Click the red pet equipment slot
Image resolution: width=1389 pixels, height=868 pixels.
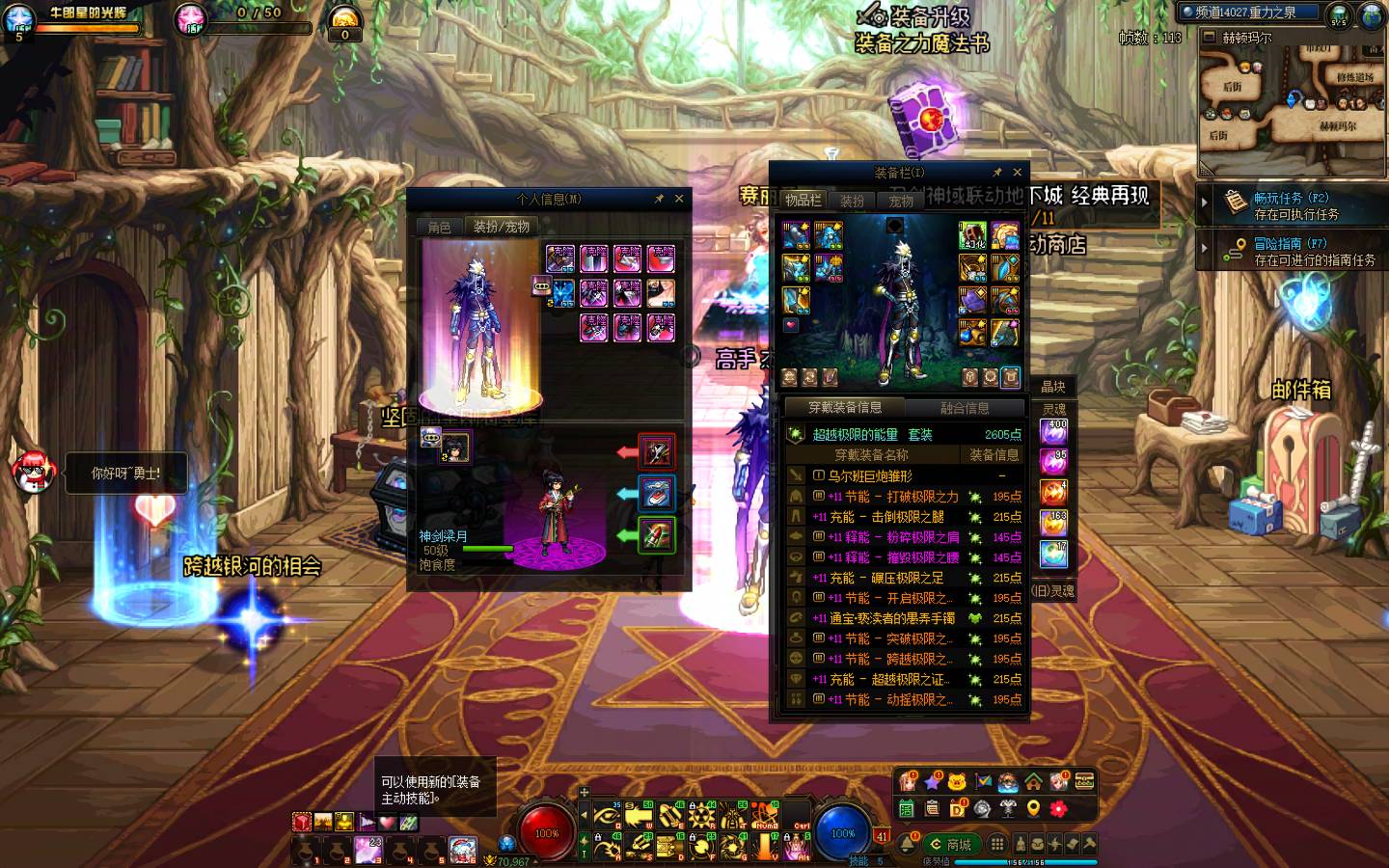click(x=657, y=450)
